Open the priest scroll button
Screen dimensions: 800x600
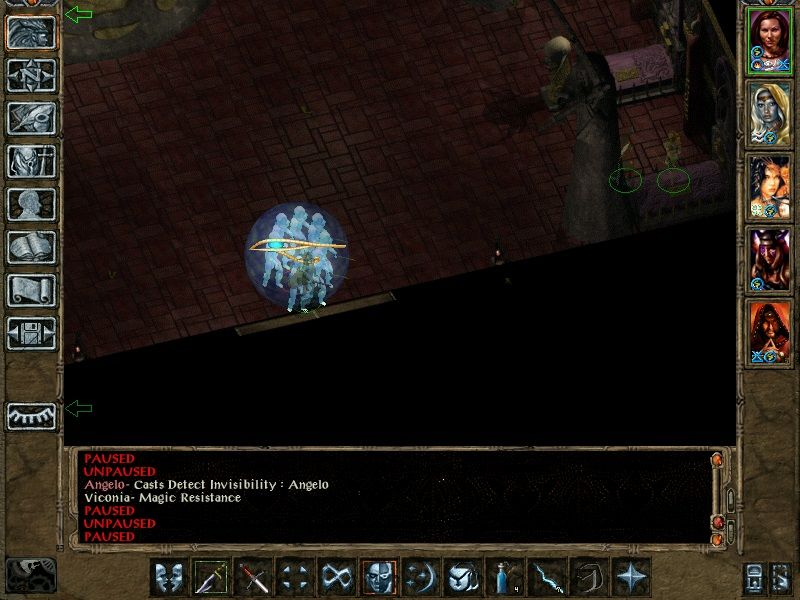pyautogui.click(x=31, y=290)
